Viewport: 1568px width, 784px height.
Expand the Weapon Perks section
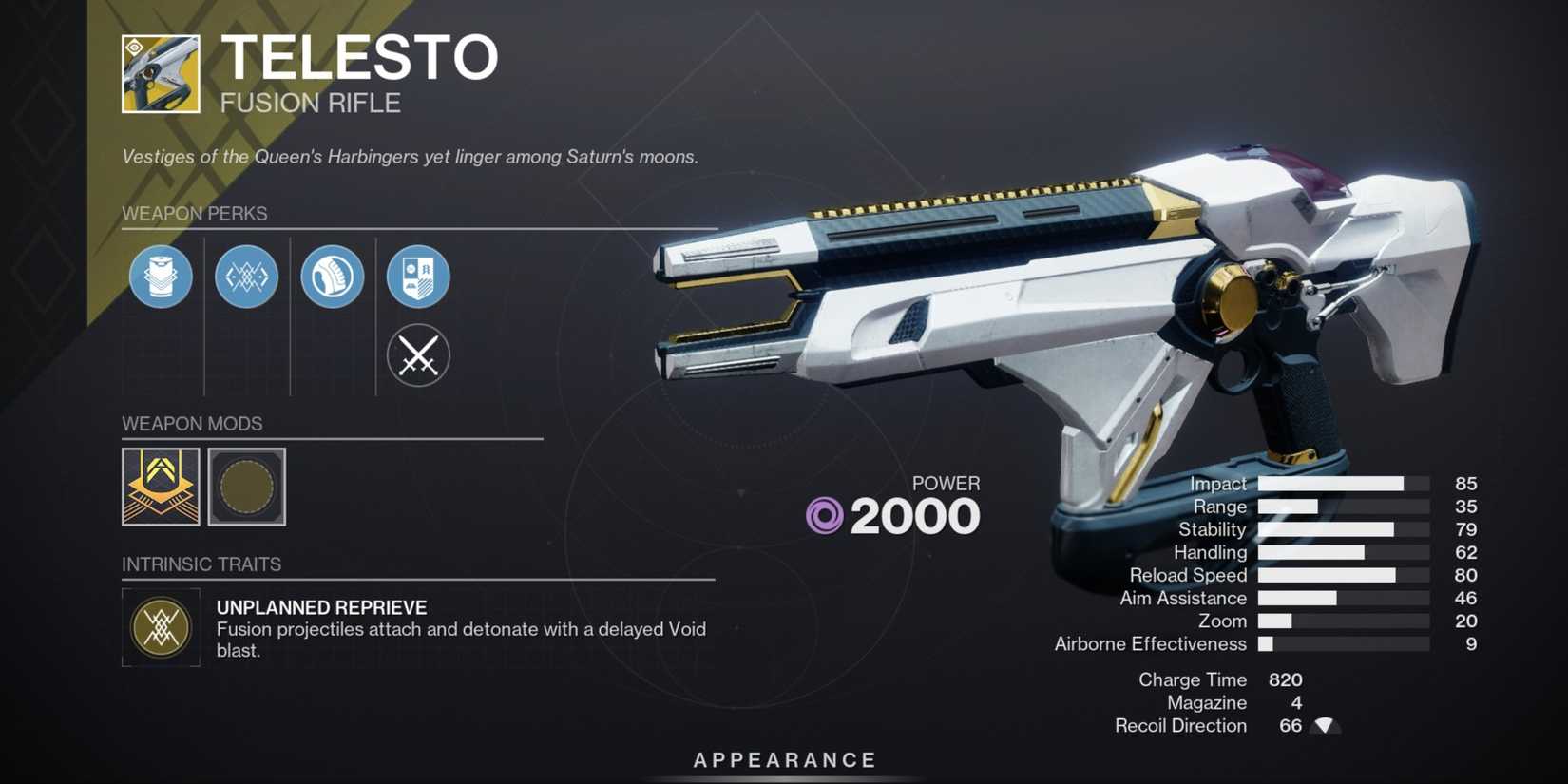[x=195, y=214]
